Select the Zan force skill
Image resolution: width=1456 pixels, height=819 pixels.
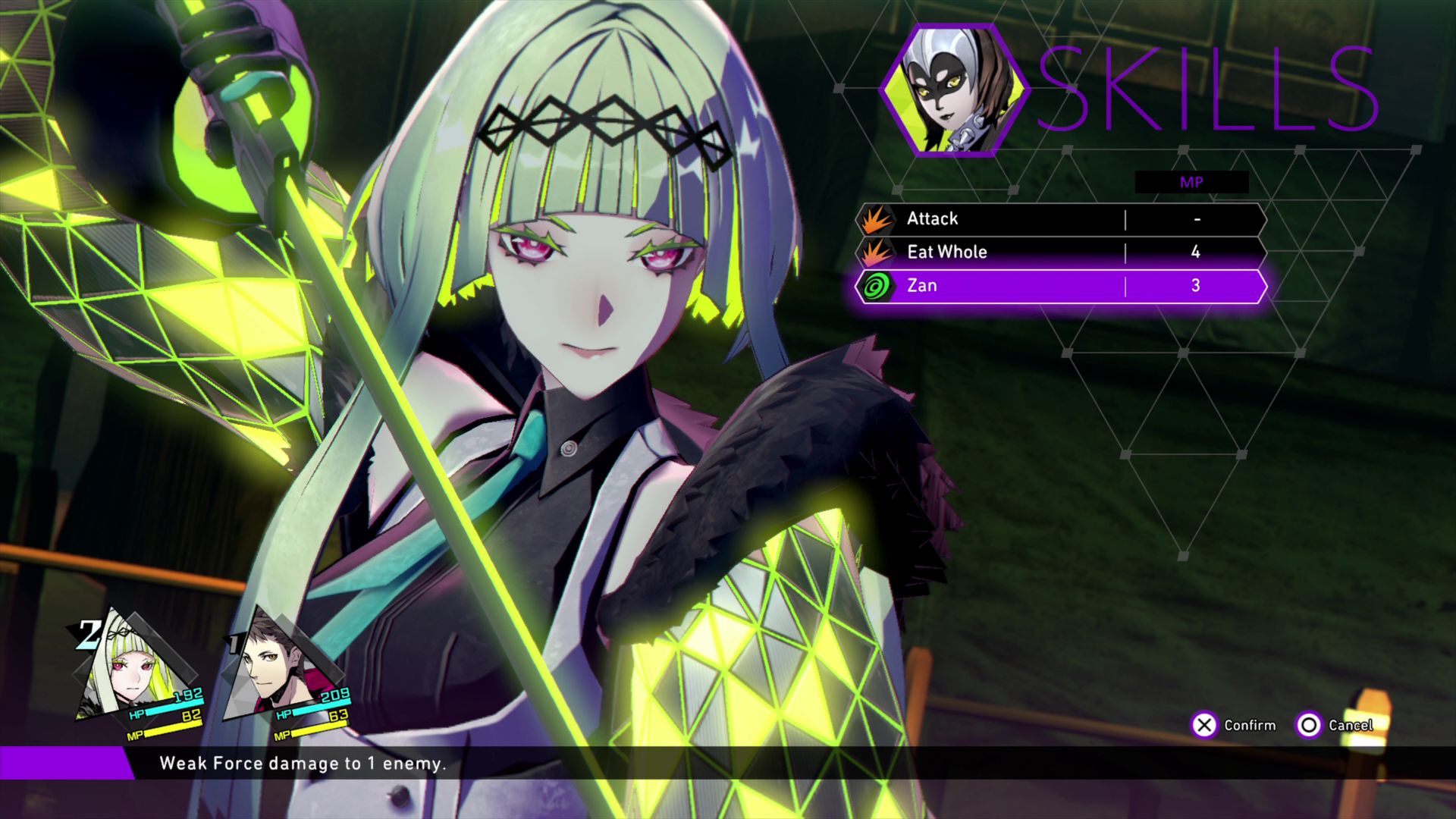pyautogui.click(x=1060, y=286)
